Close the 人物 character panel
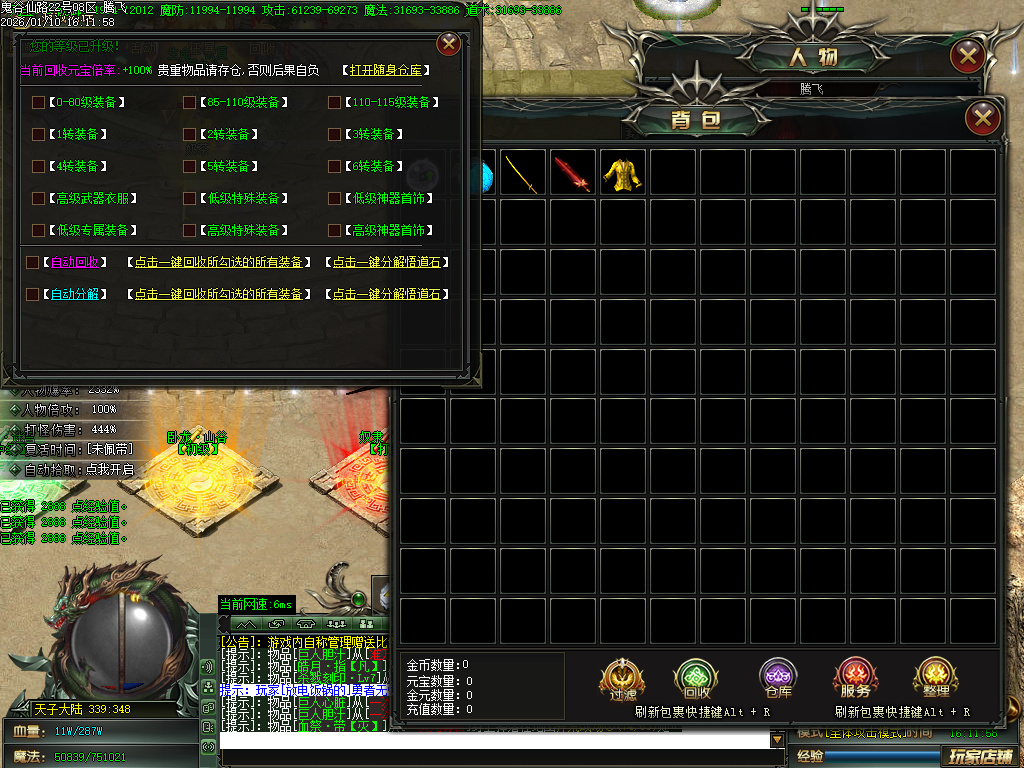This screenshot has width=1024, height=768. pyautogui.click(x=967, y=56)
